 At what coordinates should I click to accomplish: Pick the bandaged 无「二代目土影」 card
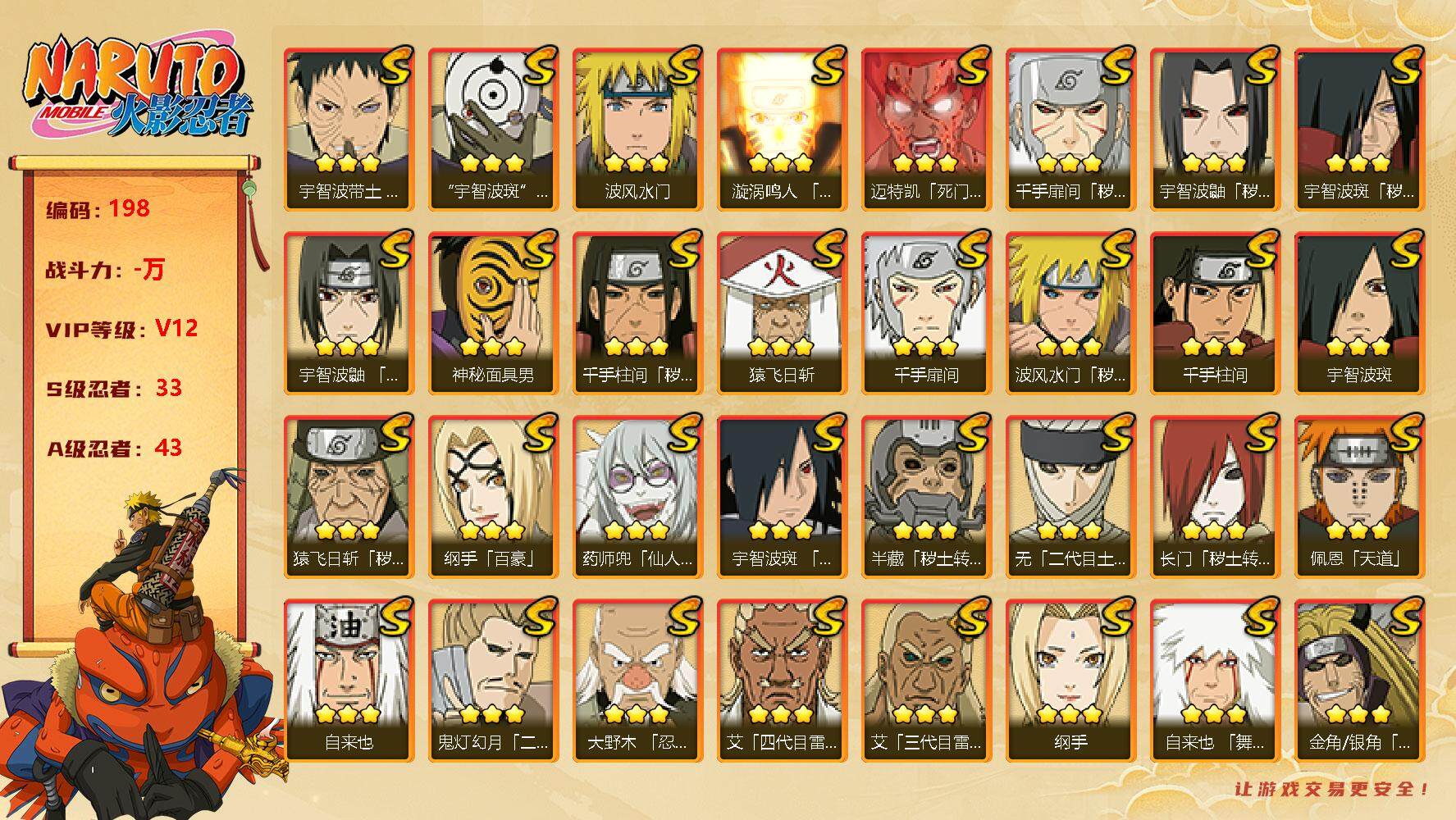[x=1070, y=495]
